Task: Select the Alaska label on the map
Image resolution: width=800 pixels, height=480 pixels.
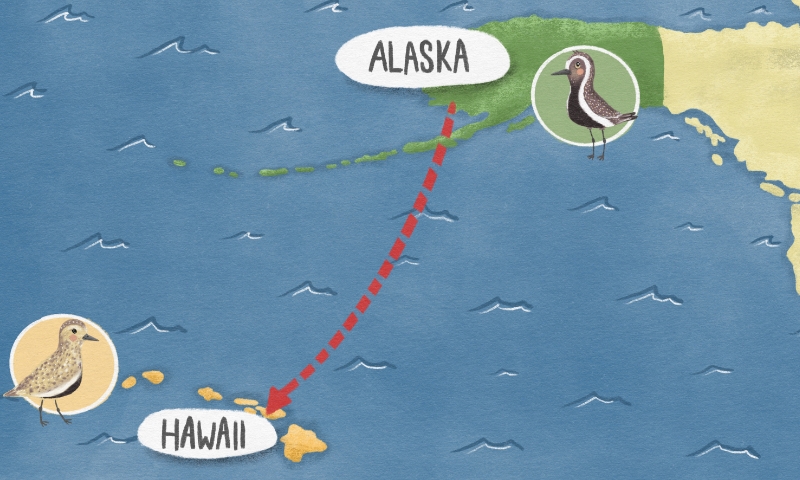Action: 419,59
